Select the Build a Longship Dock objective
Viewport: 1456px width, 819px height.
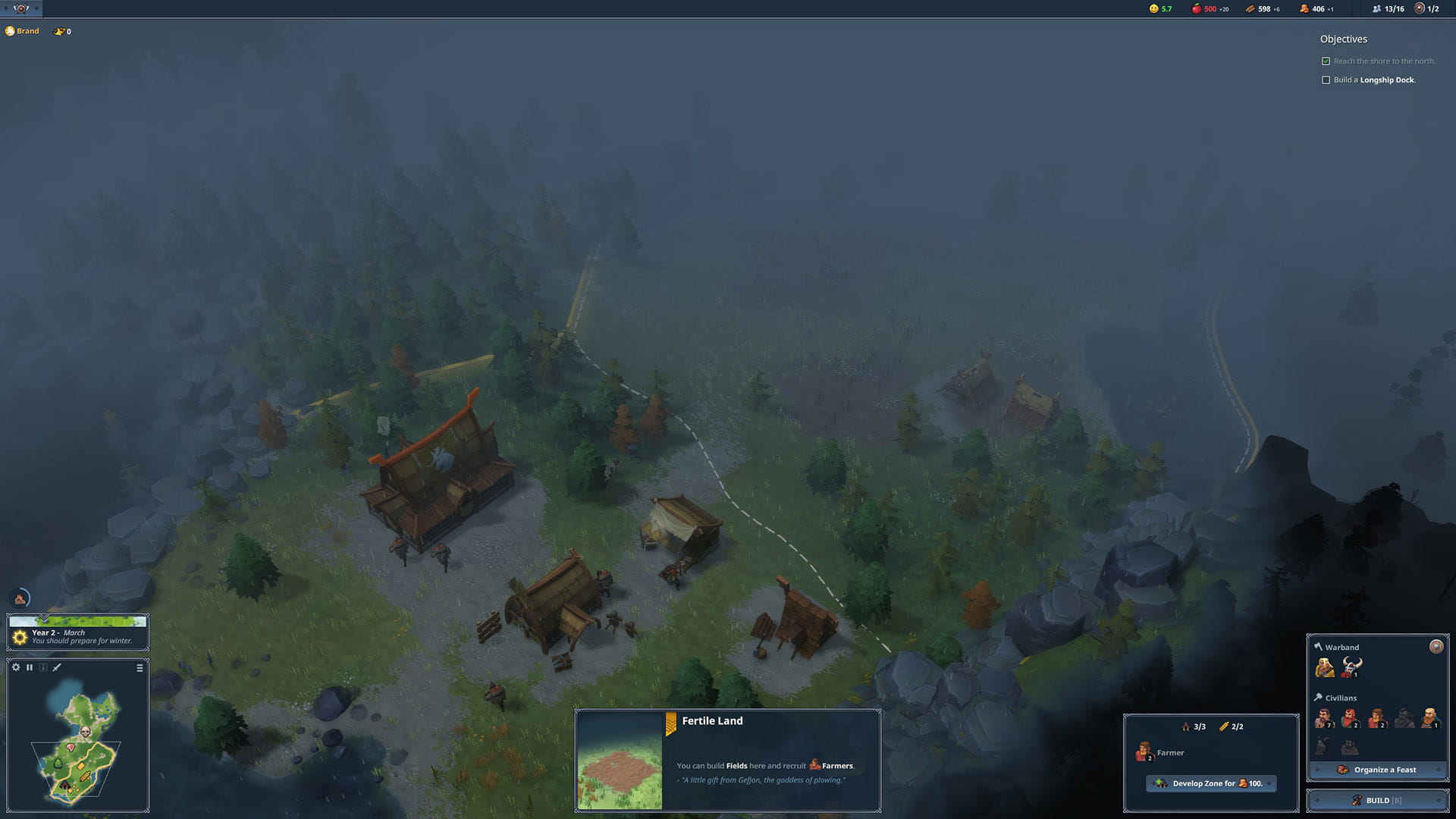(x=1373, y=80)
